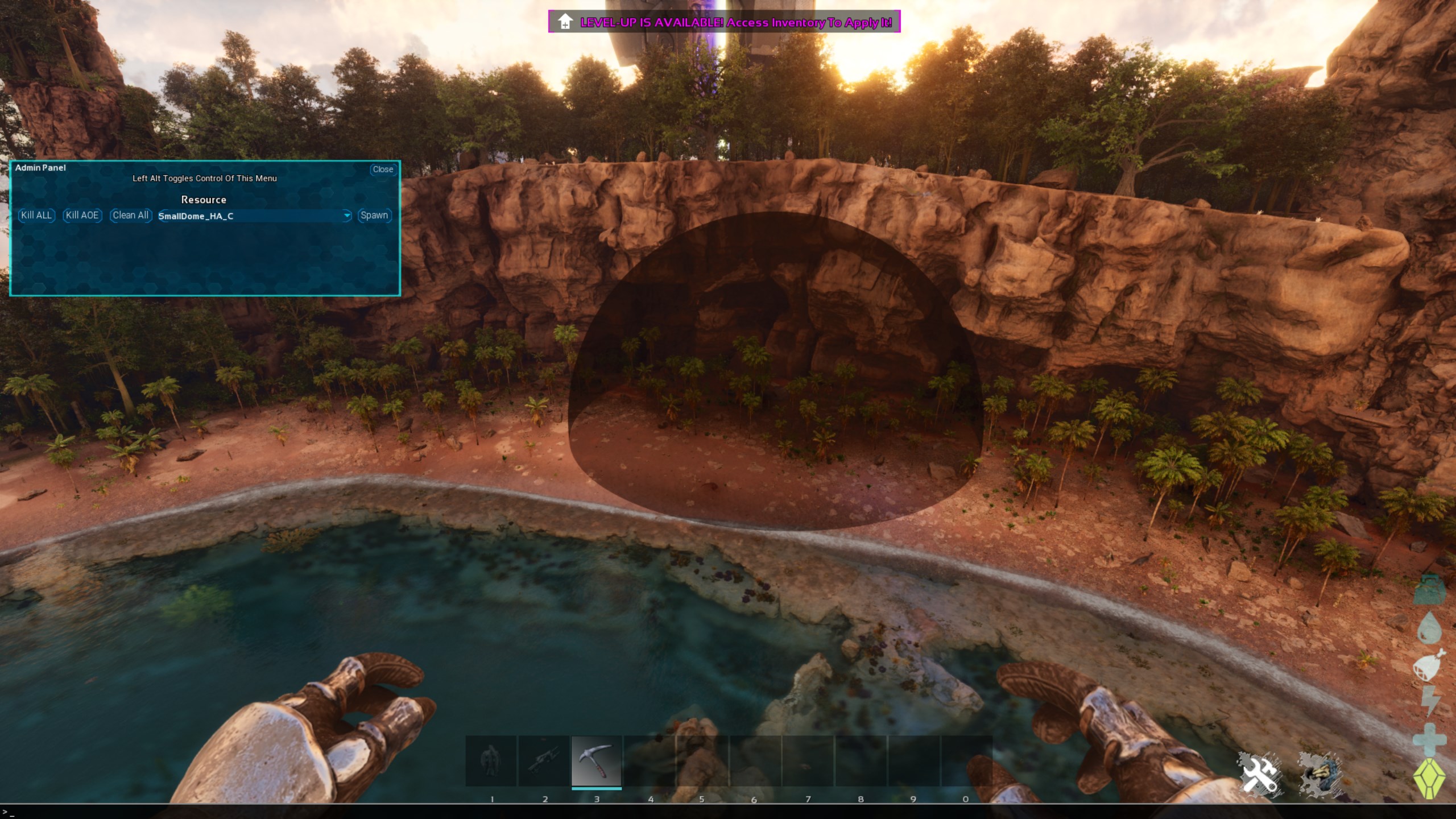Click the dodo head status icon
1456x819 pixels.
pos(1321,774)
